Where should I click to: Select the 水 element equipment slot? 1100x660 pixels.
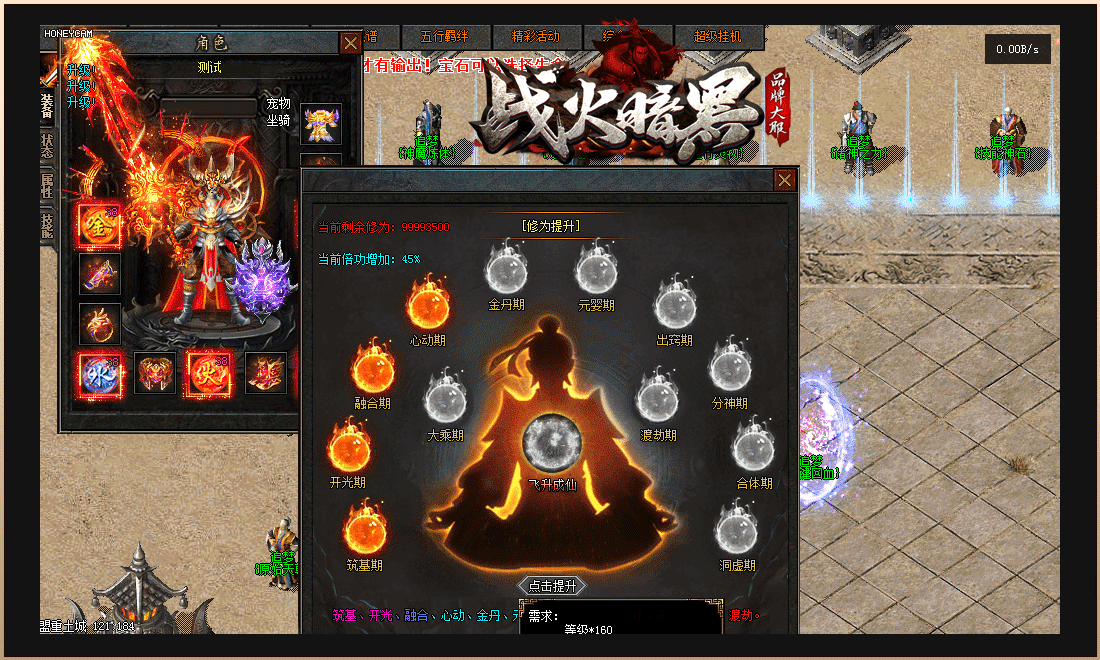(100, 373)
